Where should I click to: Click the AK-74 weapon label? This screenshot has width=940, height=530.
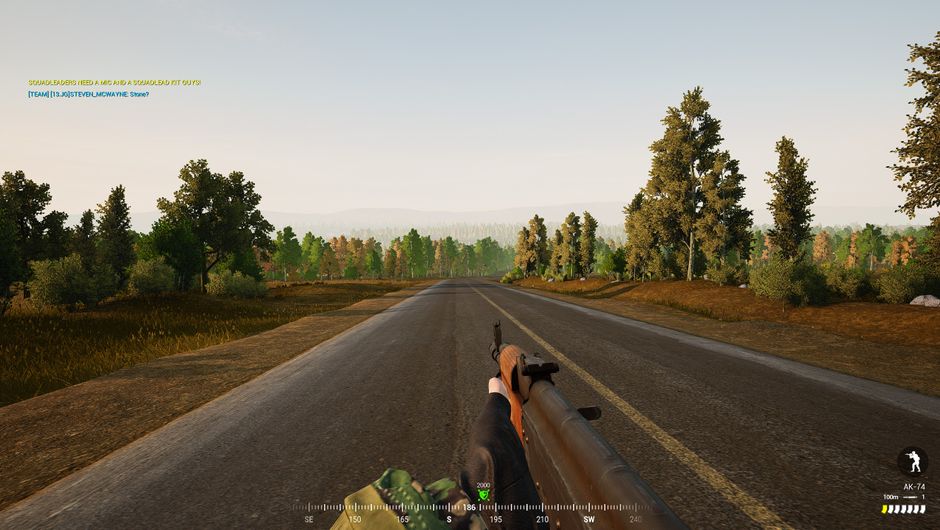[914, 487]
